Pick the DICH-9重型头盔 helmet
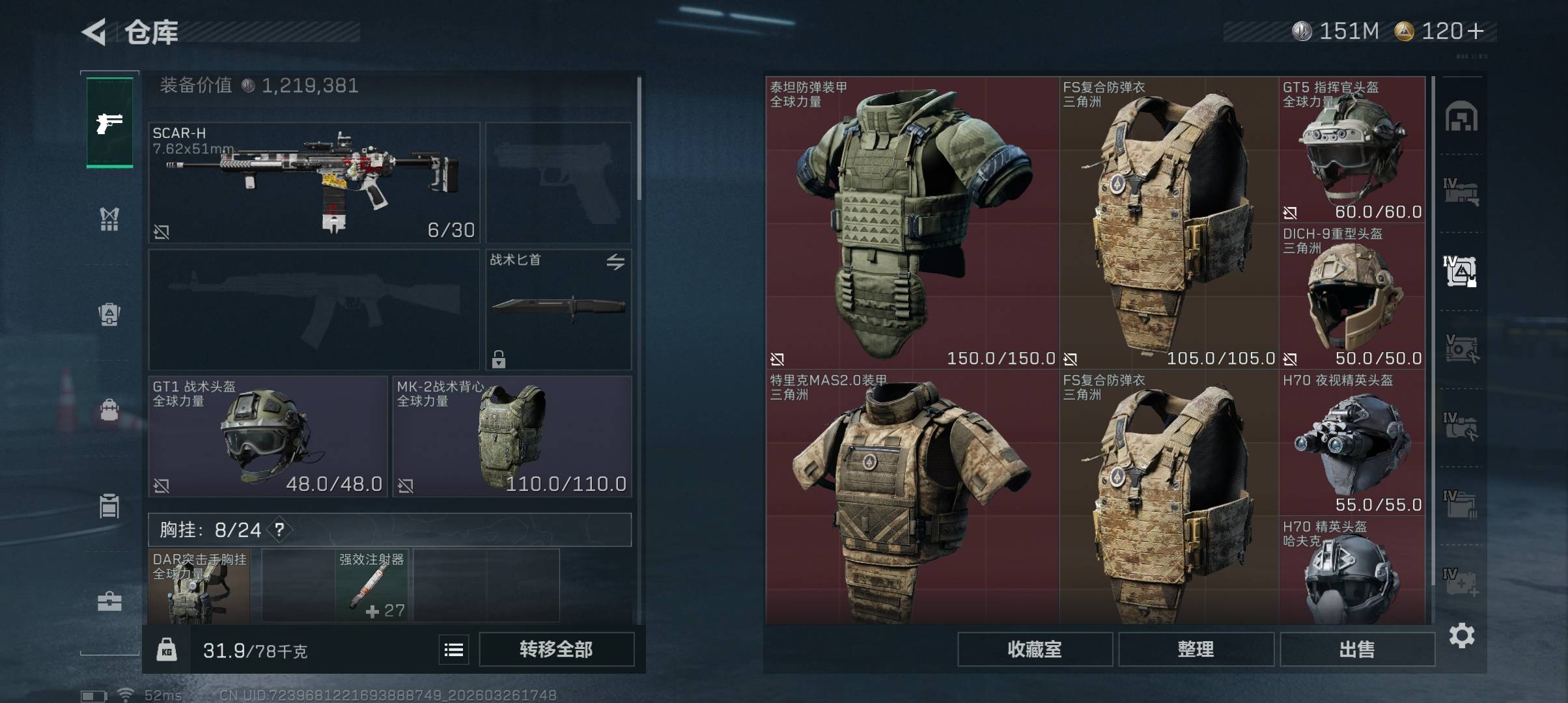Image resolution: width=1568 pixels, height=703 pixels. click(1352, 296)
